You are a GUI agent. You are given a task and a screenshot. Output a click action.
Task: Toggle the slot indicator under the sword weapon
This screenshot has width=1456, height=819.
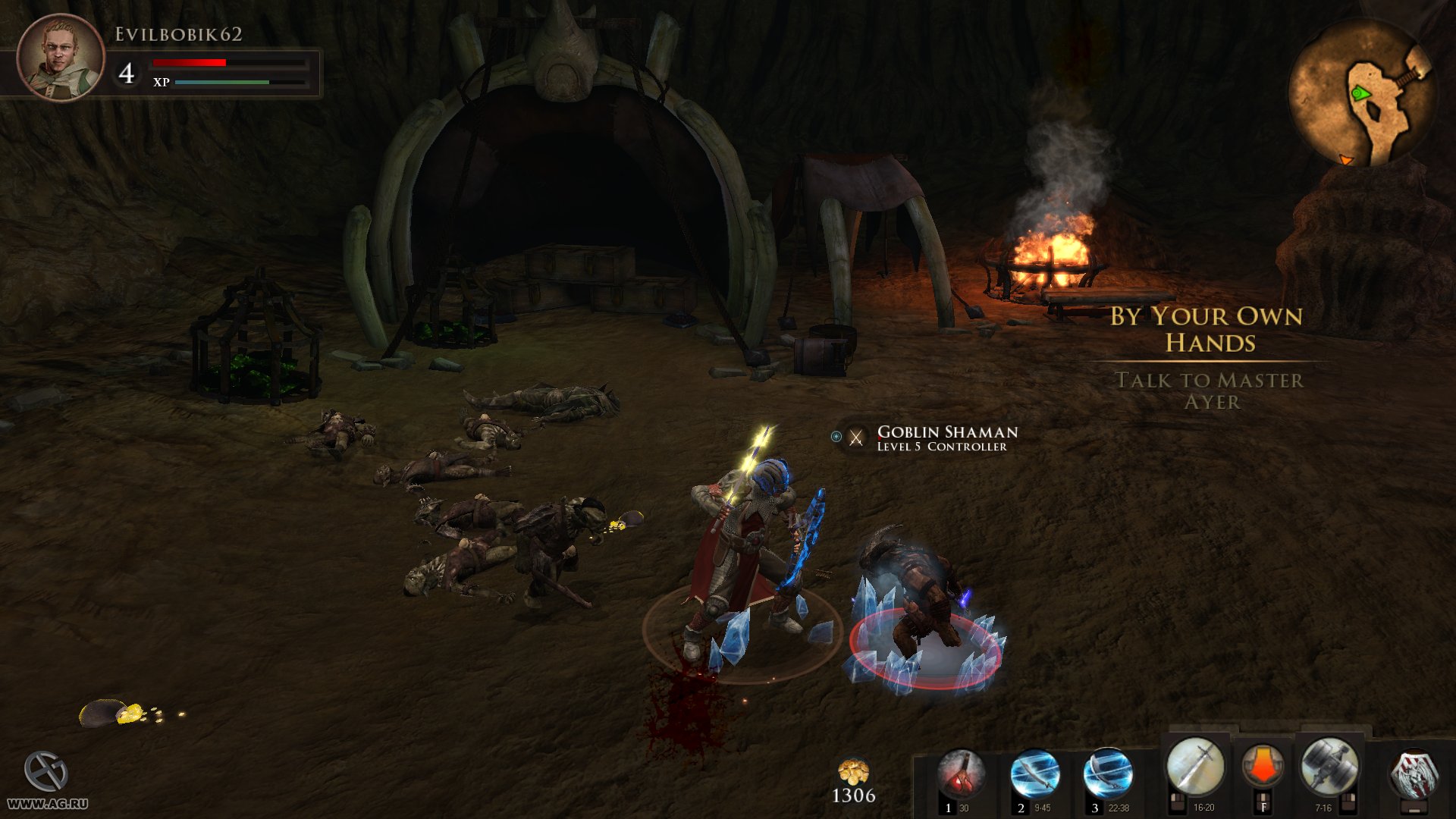[x=1178, y=802]
